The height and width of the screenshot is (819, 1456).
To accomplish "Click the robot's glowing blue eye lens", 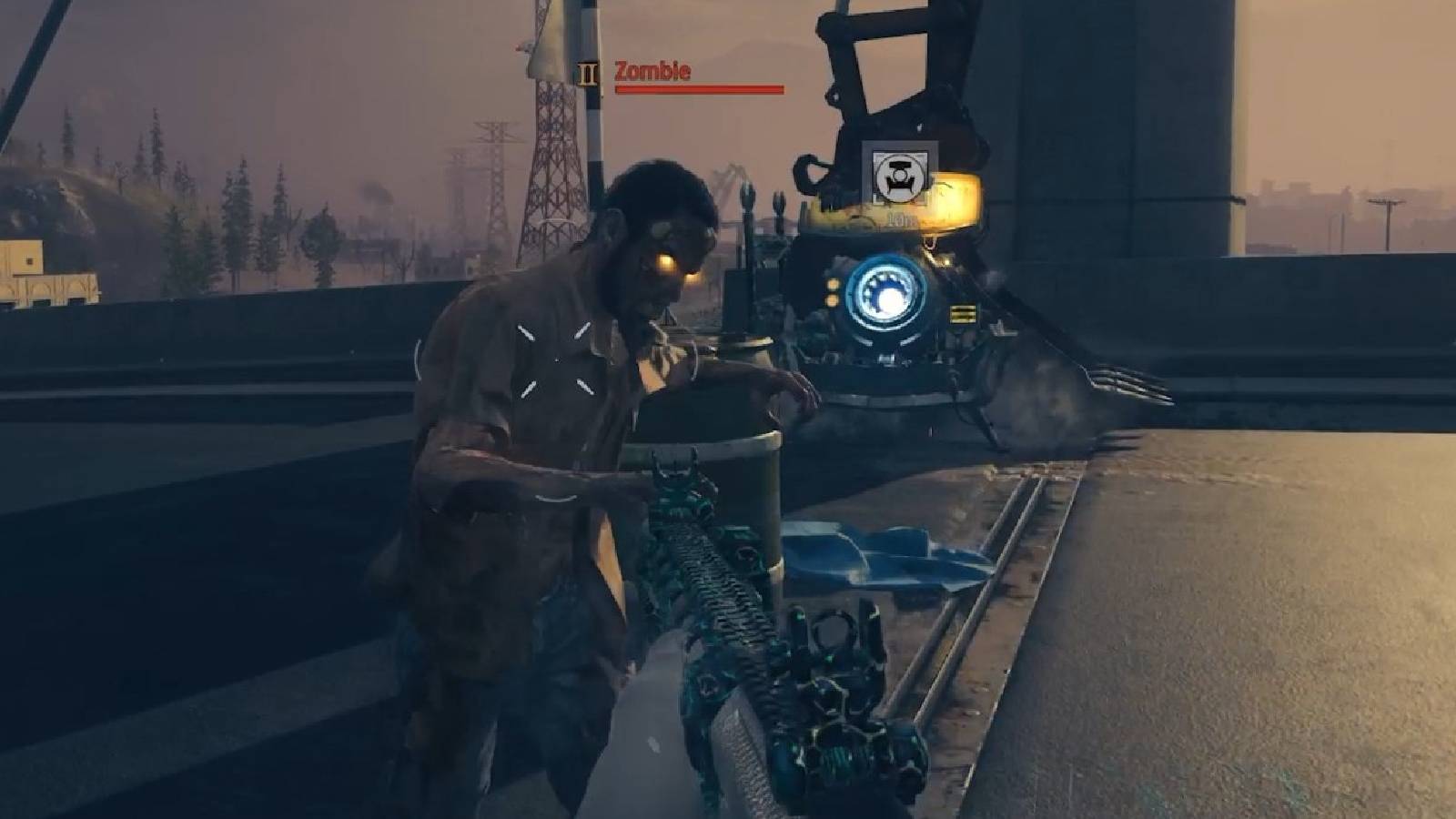I will [885, 293].
